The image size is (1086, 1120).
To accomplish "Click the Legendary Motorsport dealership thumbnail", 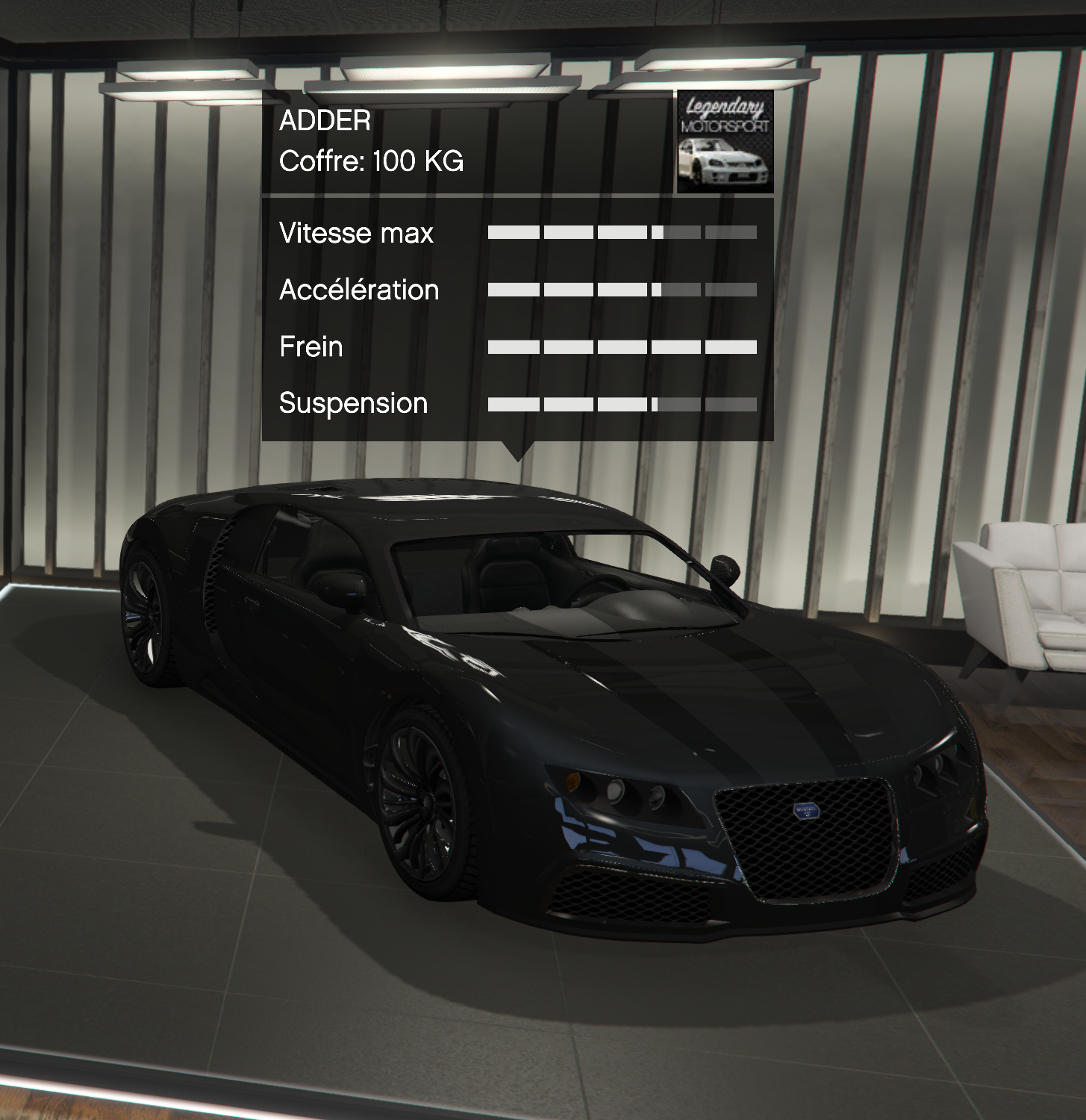I will (x=724, y=142).
